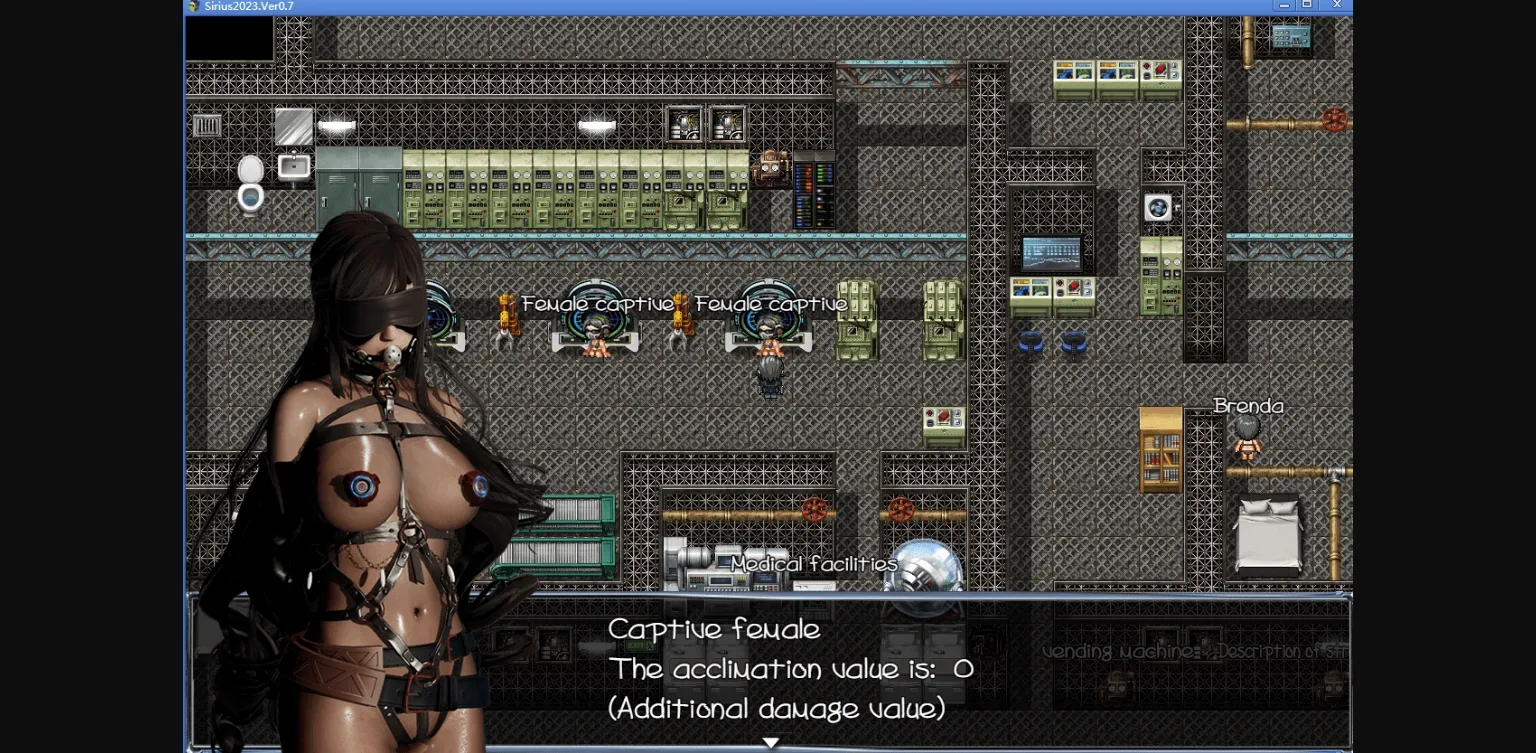Click the right Female captive nameplate
The width and height of the screenshot is (1536, 753).
(772, 303)
